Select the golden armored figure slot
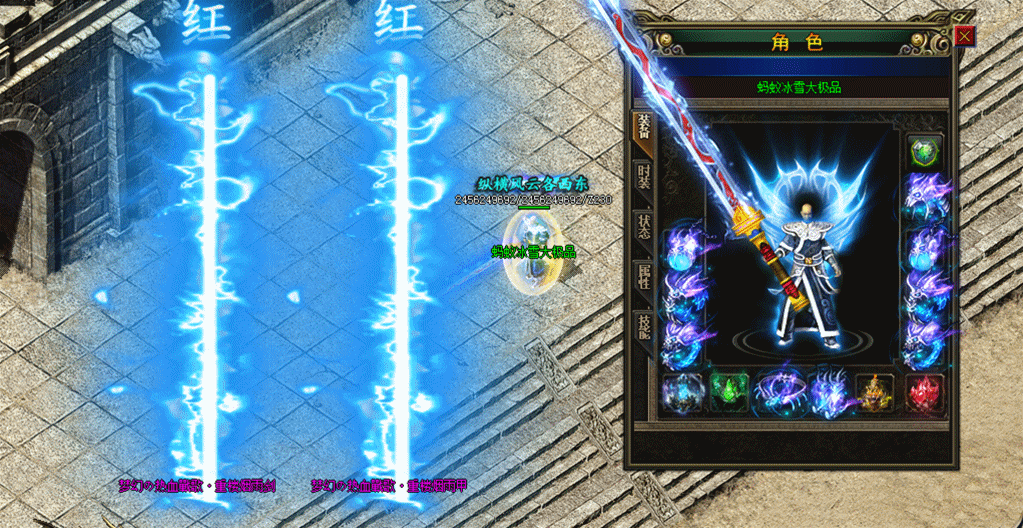 [876, 392]
